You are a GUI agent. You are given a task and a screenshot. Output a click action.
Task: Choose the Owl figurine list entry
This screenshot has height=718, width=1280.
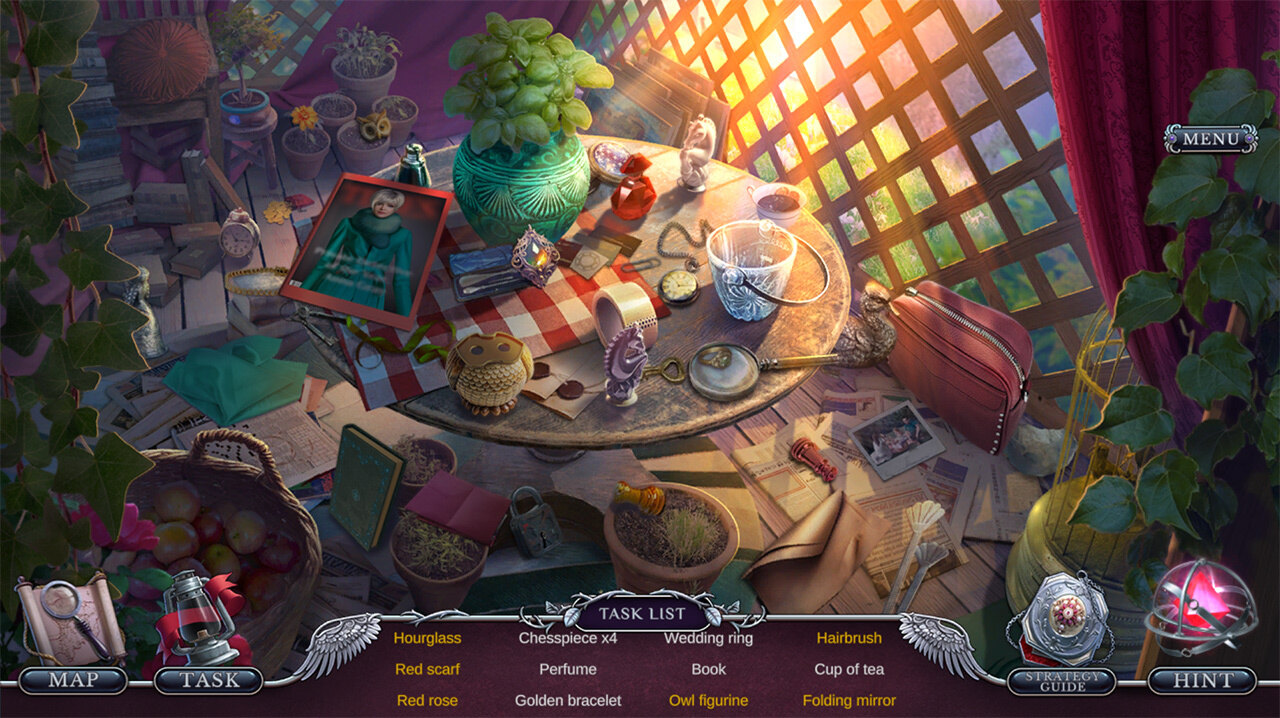[x=708, y=701]
